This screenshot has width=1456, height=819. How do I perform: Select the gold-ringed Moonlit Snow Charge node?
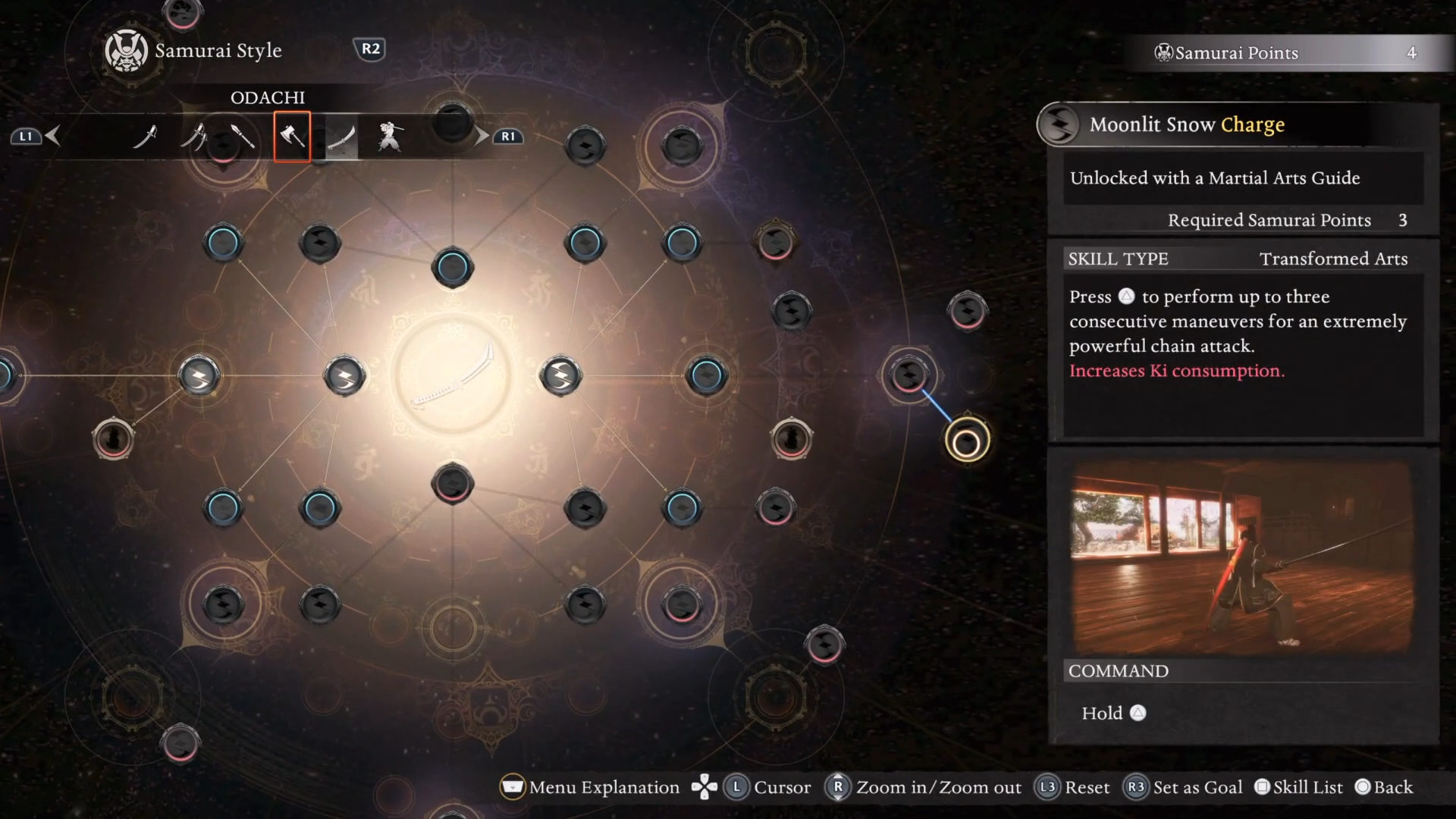967,442
